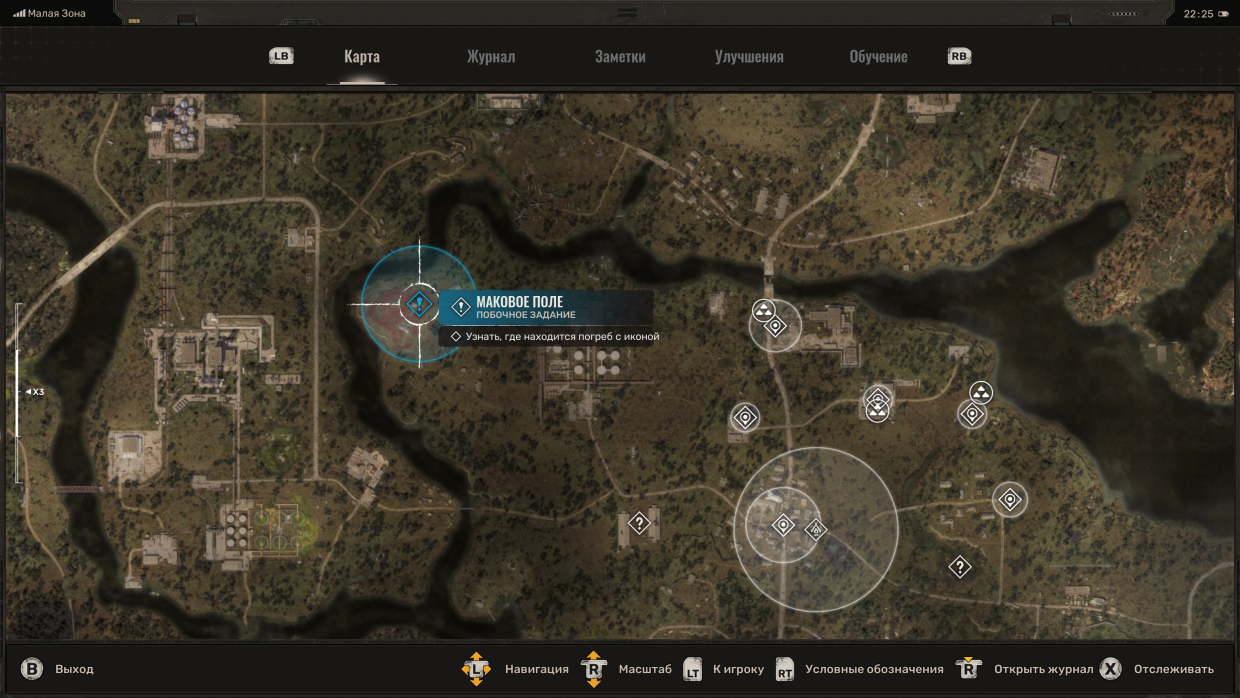Go to the Обучение tab
Screen dimensions: 1240x698
pyautogui.click(x=878, y=57)
